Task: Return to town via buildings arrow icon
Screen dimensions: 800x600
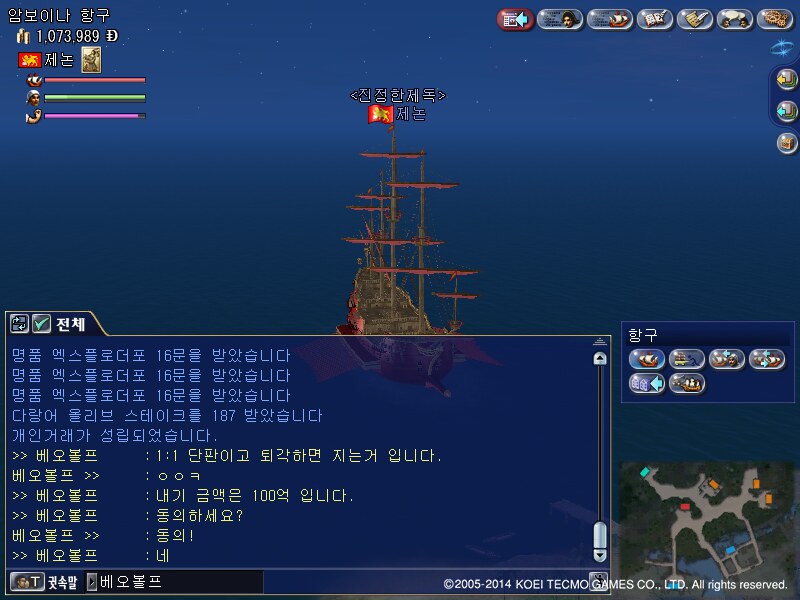Action: 647,383
